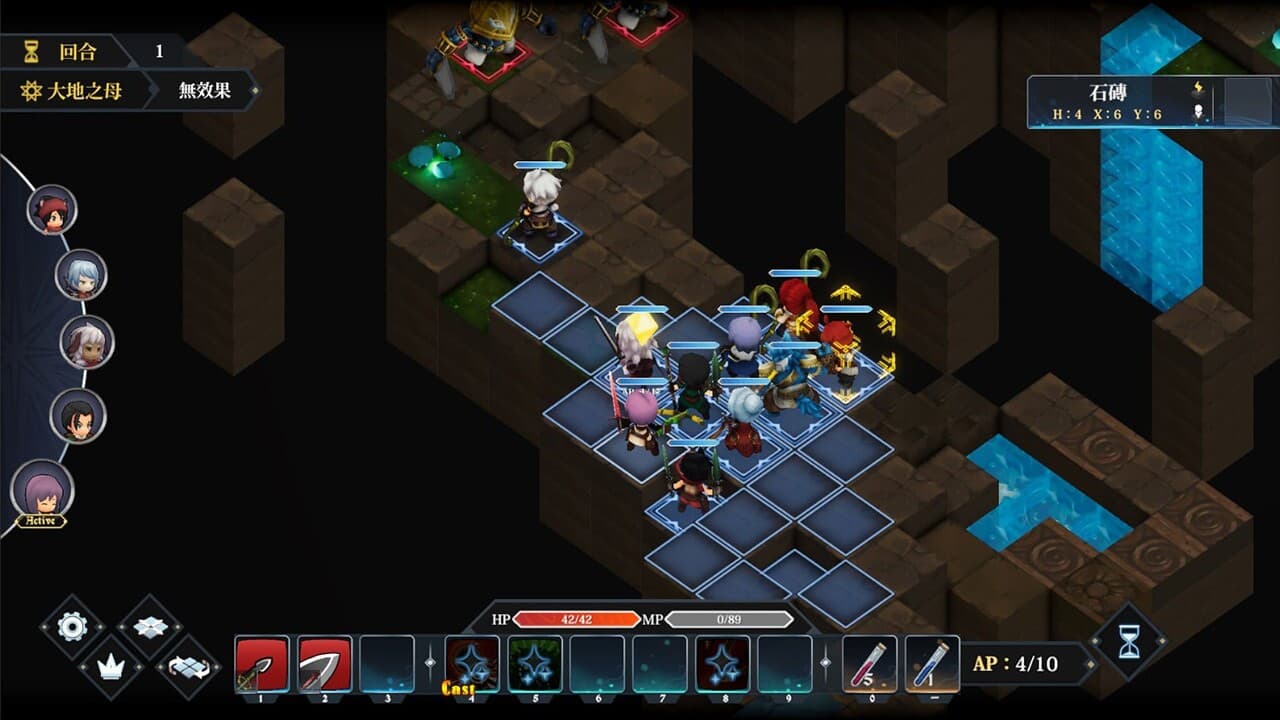Select the red-haired character portrait

pyautogui.click(x=52, y=211)
